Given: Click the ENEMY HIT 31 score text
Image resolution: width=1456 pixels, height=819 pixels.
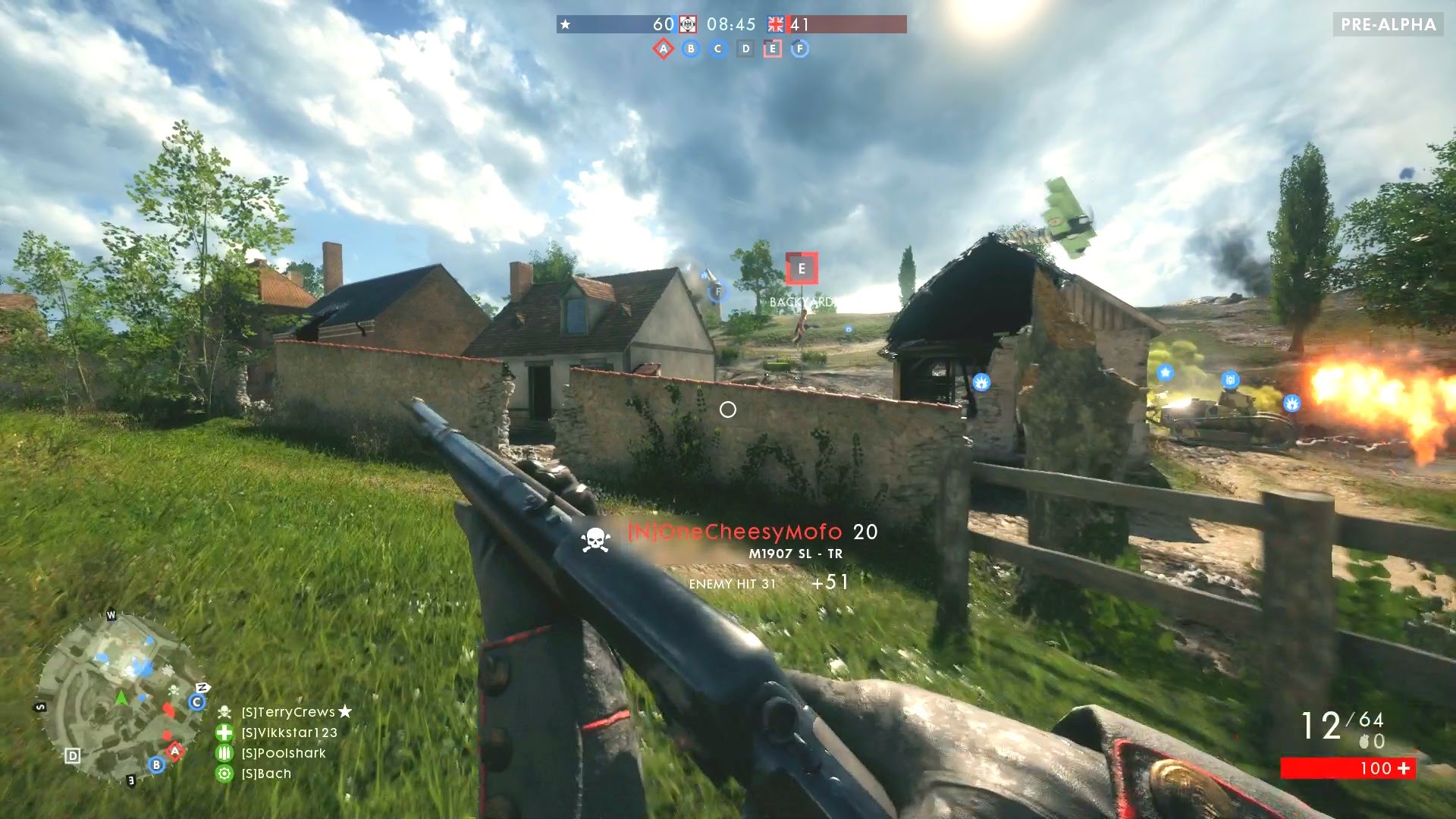Looking at the screenshot, I should (x=733, y=585).
